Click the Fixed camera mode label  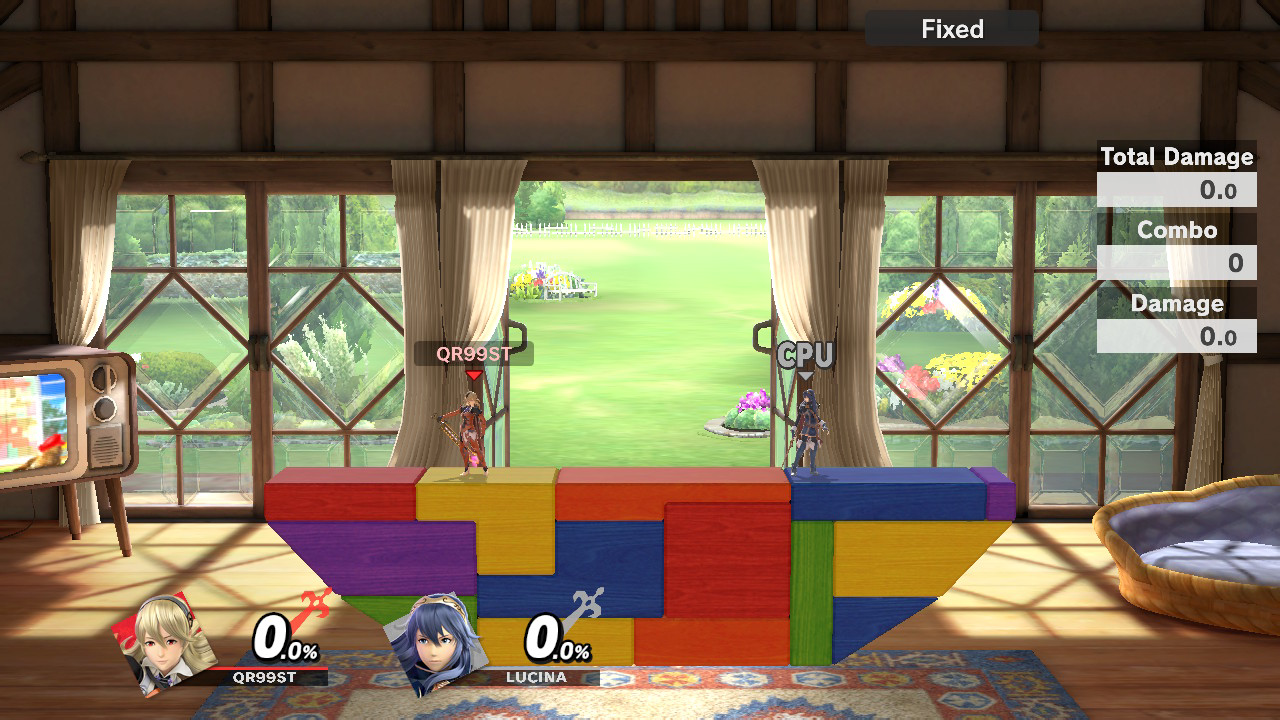[x=952, y=29]
